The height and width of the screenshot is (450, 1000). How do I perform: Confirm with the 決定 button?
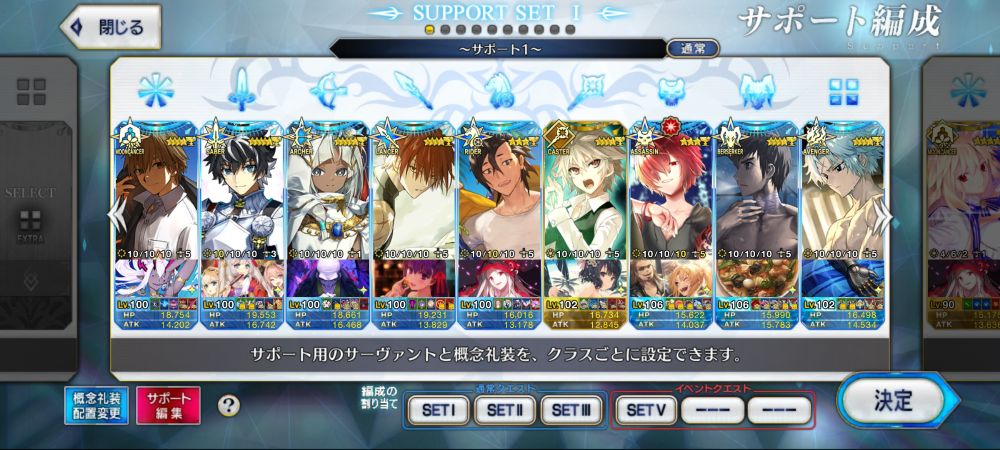pos(891,402)
